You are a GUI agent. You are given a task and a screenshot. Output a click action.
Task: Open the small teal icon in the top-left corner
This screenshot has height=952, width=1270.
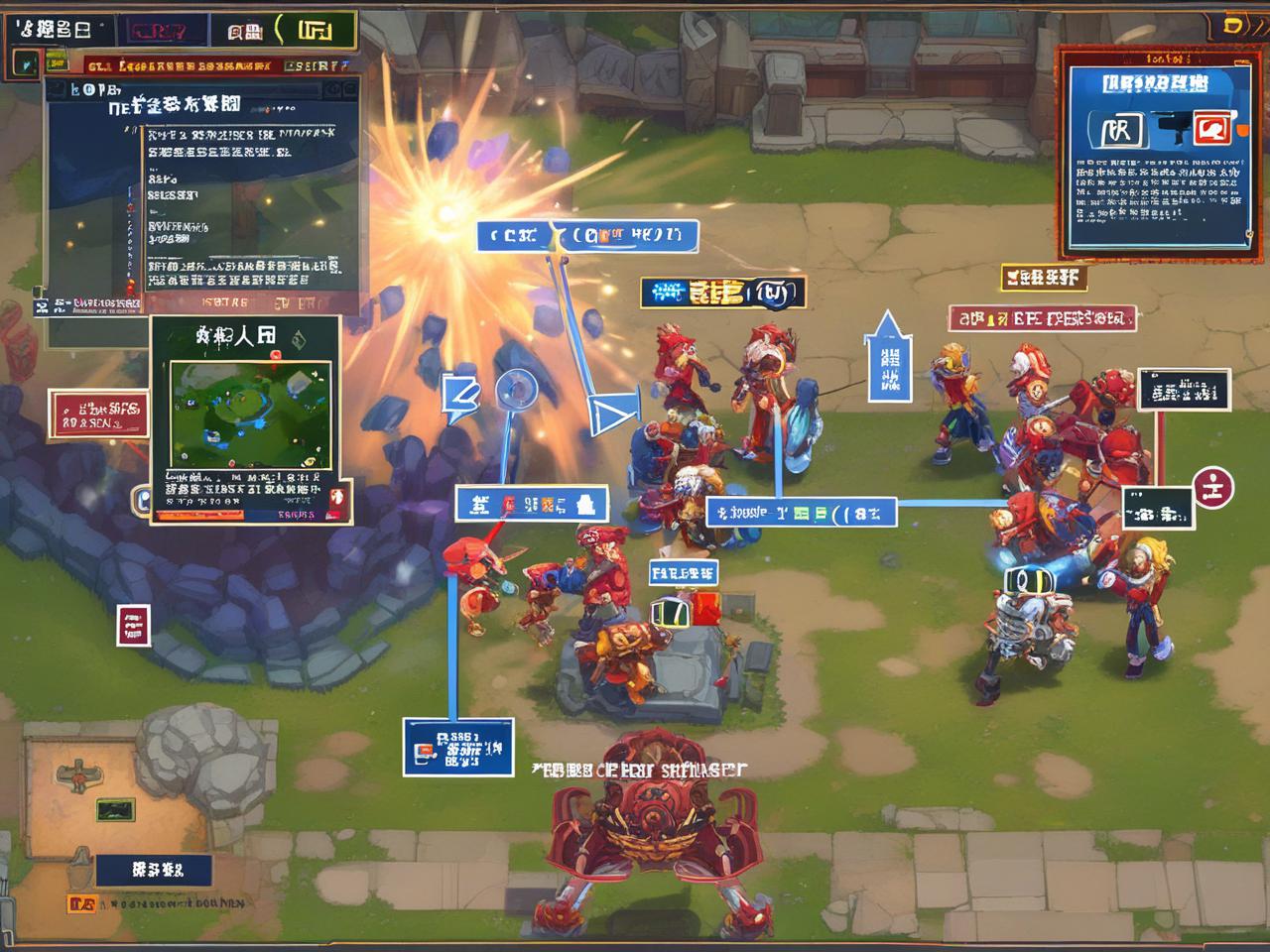(26, 64)
